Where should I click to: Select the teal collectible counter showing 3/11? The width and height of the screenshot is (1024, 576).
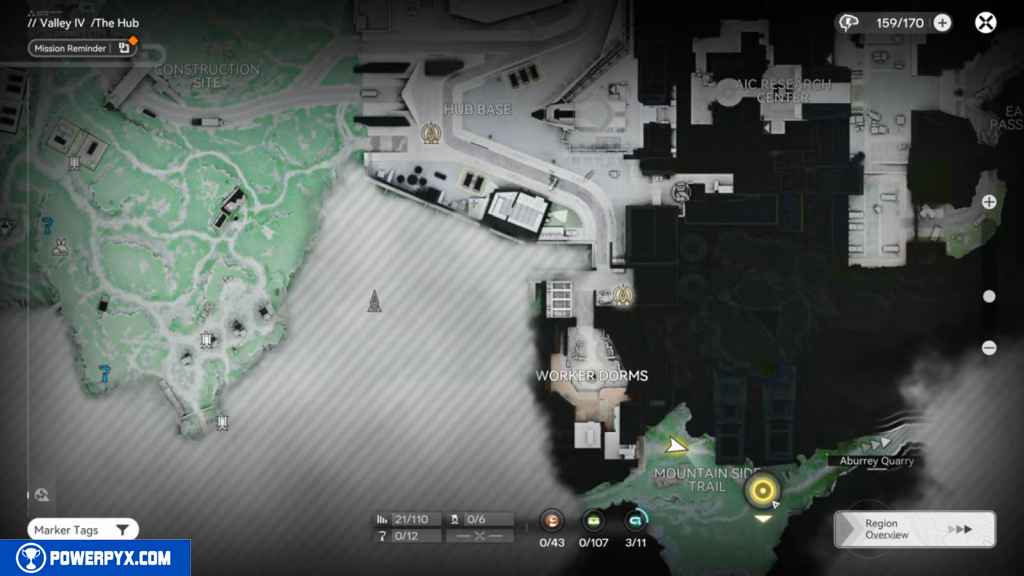(635, 520)
